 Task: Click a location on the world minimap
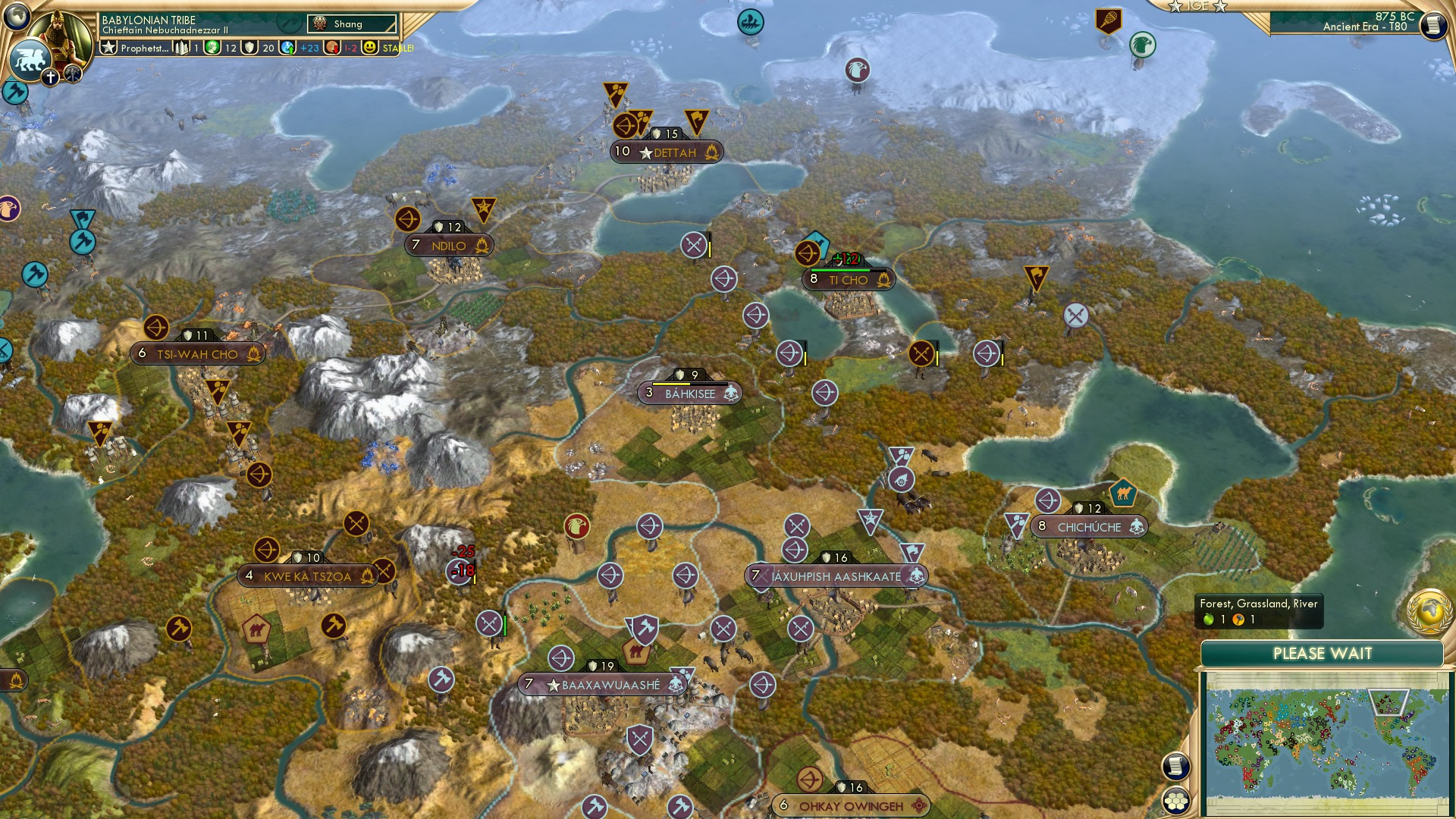[x=1329, y=739]
